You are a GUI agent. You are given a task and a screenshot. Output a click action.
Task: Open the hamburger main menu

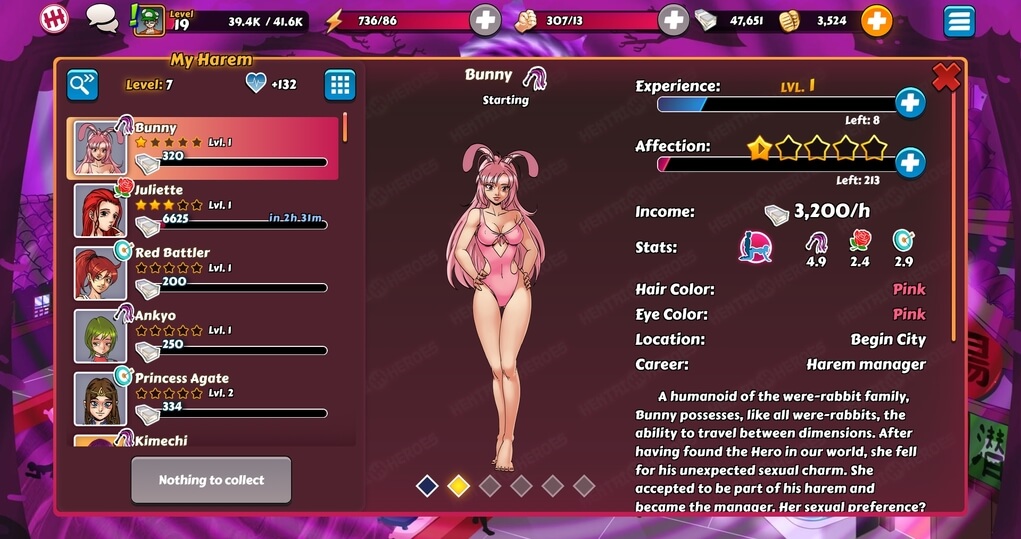coord(959,20)
